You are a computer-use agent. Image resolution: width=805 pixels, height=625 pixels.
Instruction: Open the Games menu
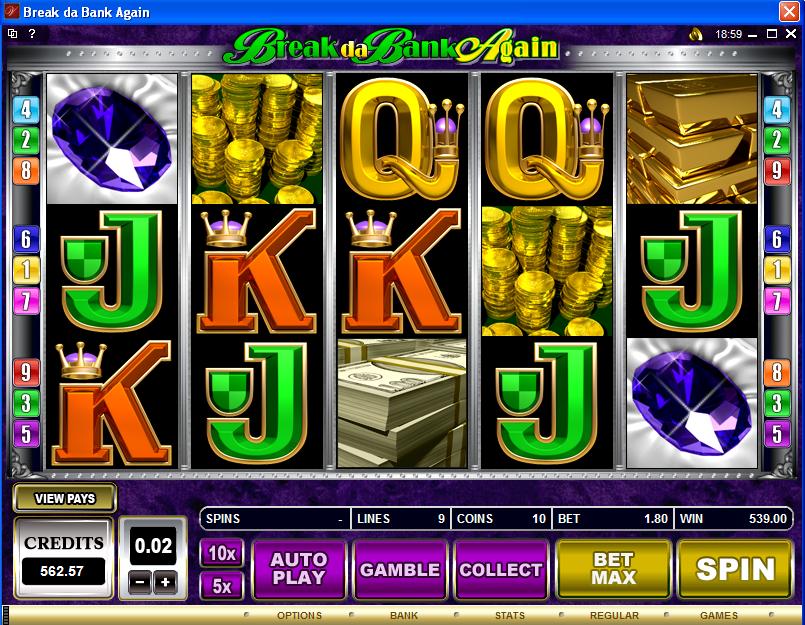point(718,616)
